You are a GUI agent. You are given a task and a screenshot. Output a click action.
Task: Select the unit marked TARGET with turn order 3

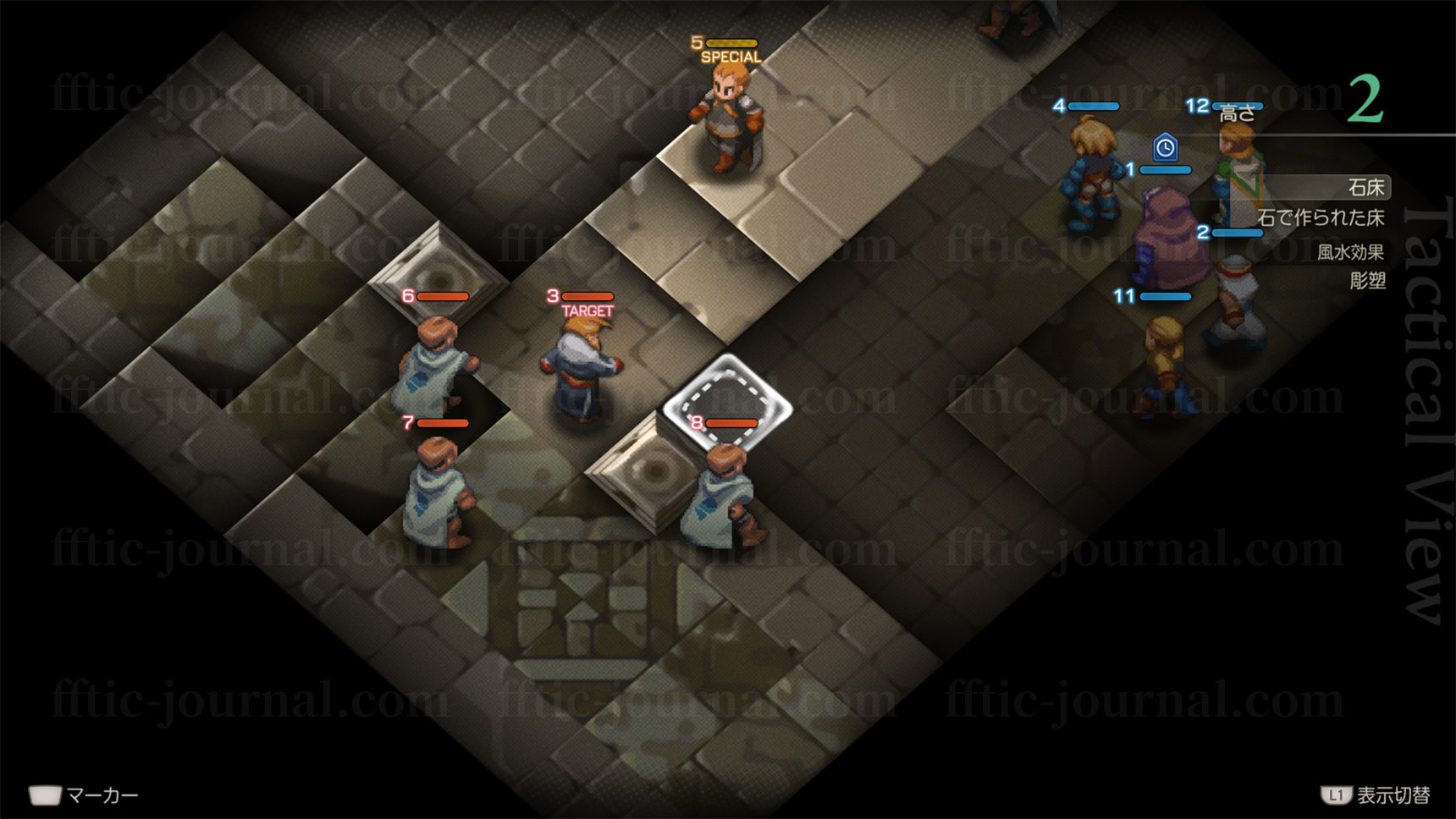(584, 368)
